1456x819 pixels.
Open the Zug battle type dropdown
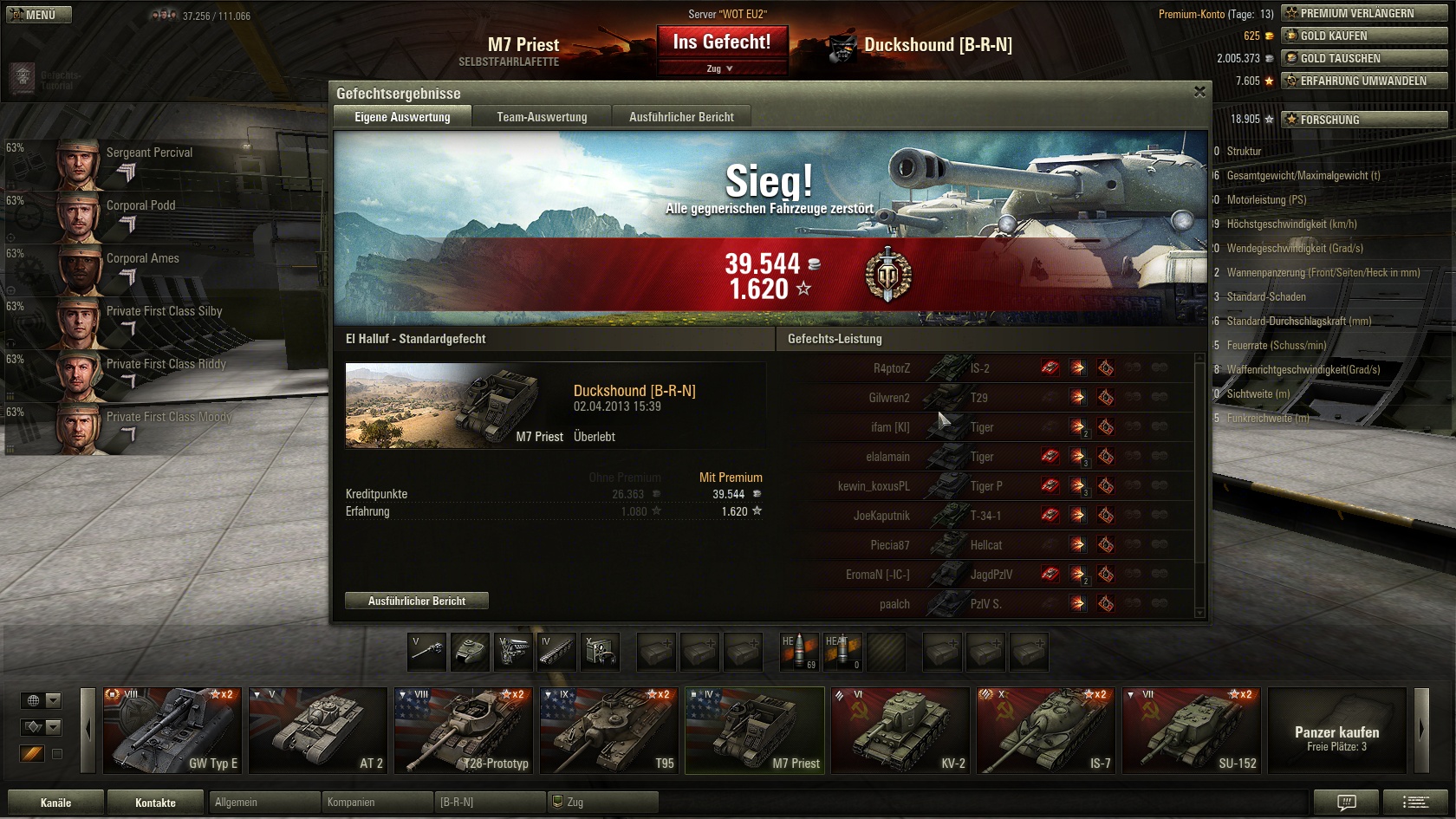pos(720,68)
